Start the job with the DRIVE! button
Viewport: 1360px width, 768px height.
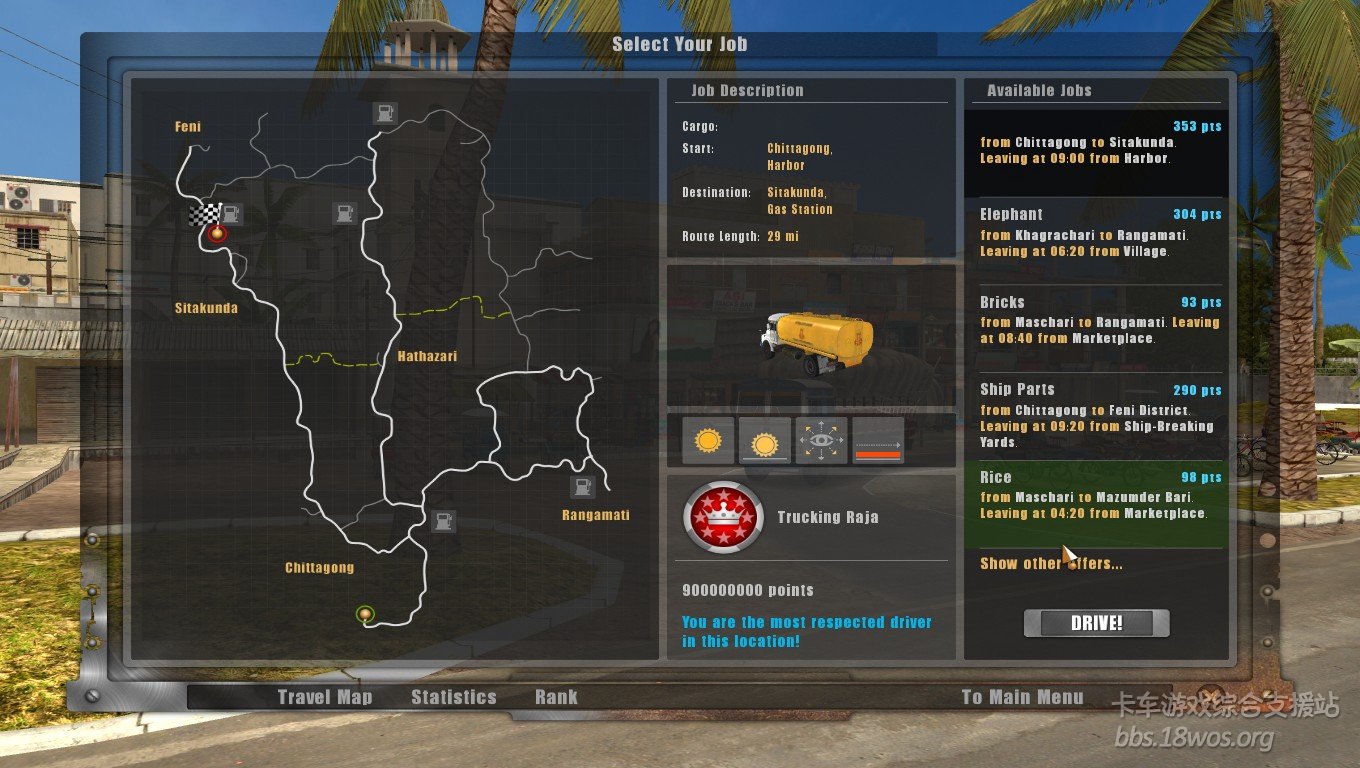tap(1096, 623)
